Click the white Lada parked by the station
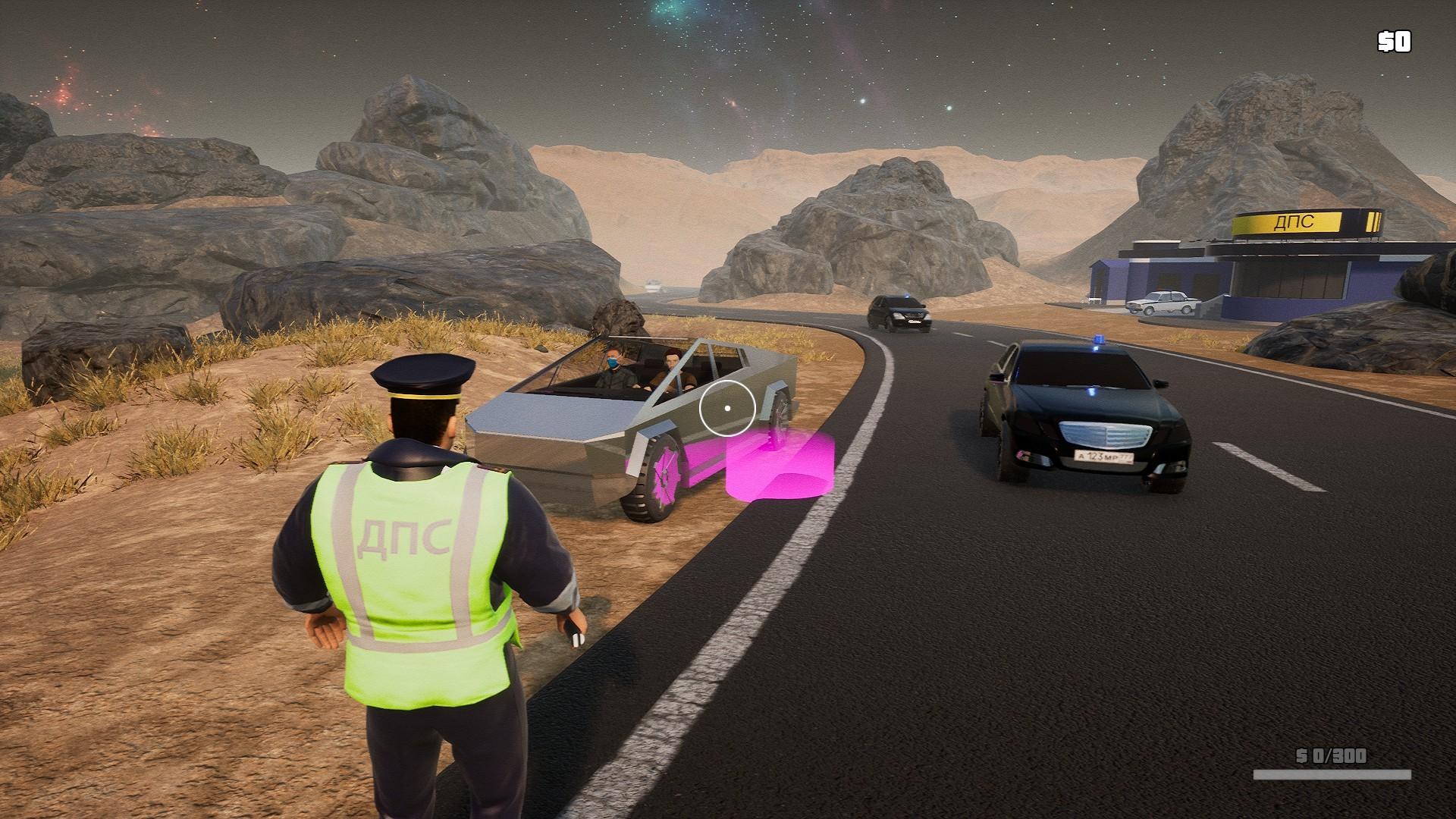 pyautogui.click(x=1163, y=301)
